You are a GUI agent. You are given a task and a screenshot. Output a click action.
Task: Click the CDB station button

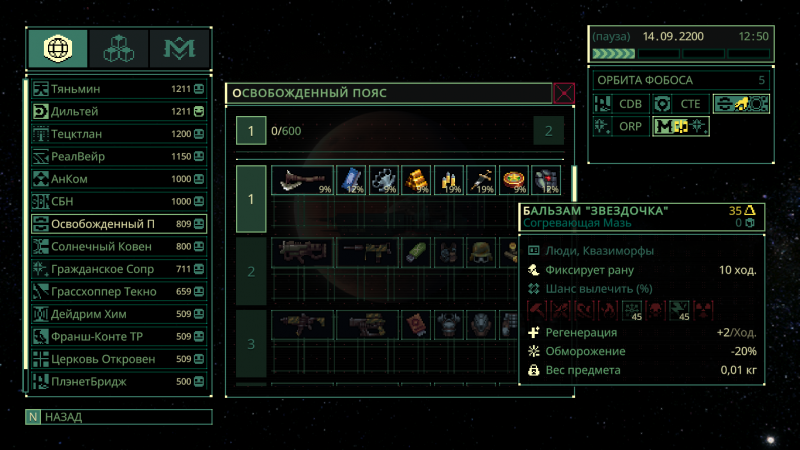click(x=619, y=103)
